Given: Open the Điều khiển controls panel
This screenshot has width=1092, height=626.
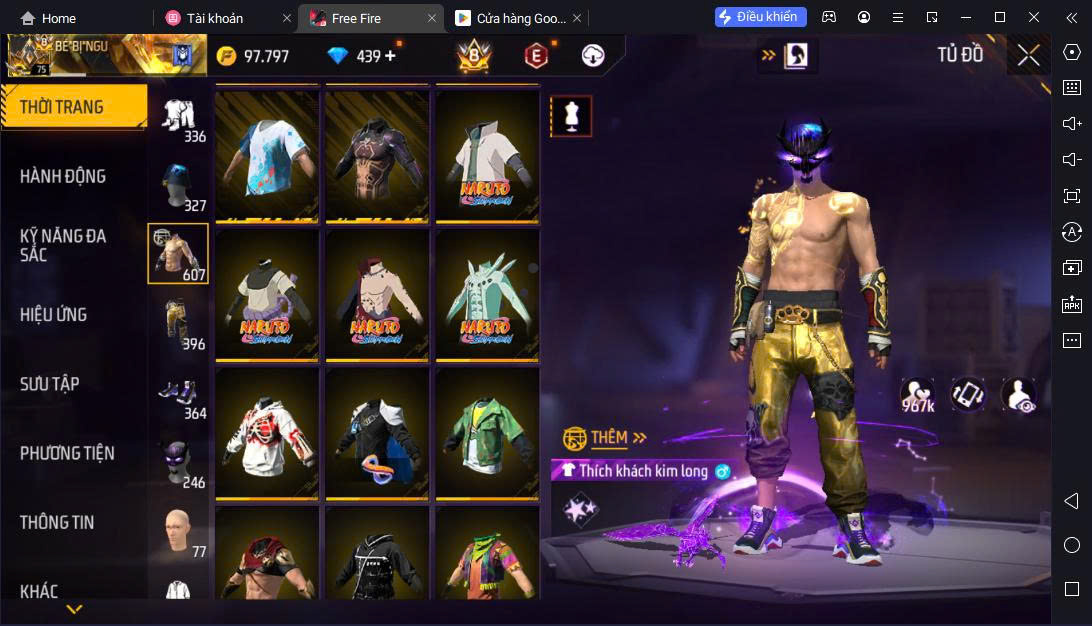Looking at the screenshot, I should click(757, 17).
